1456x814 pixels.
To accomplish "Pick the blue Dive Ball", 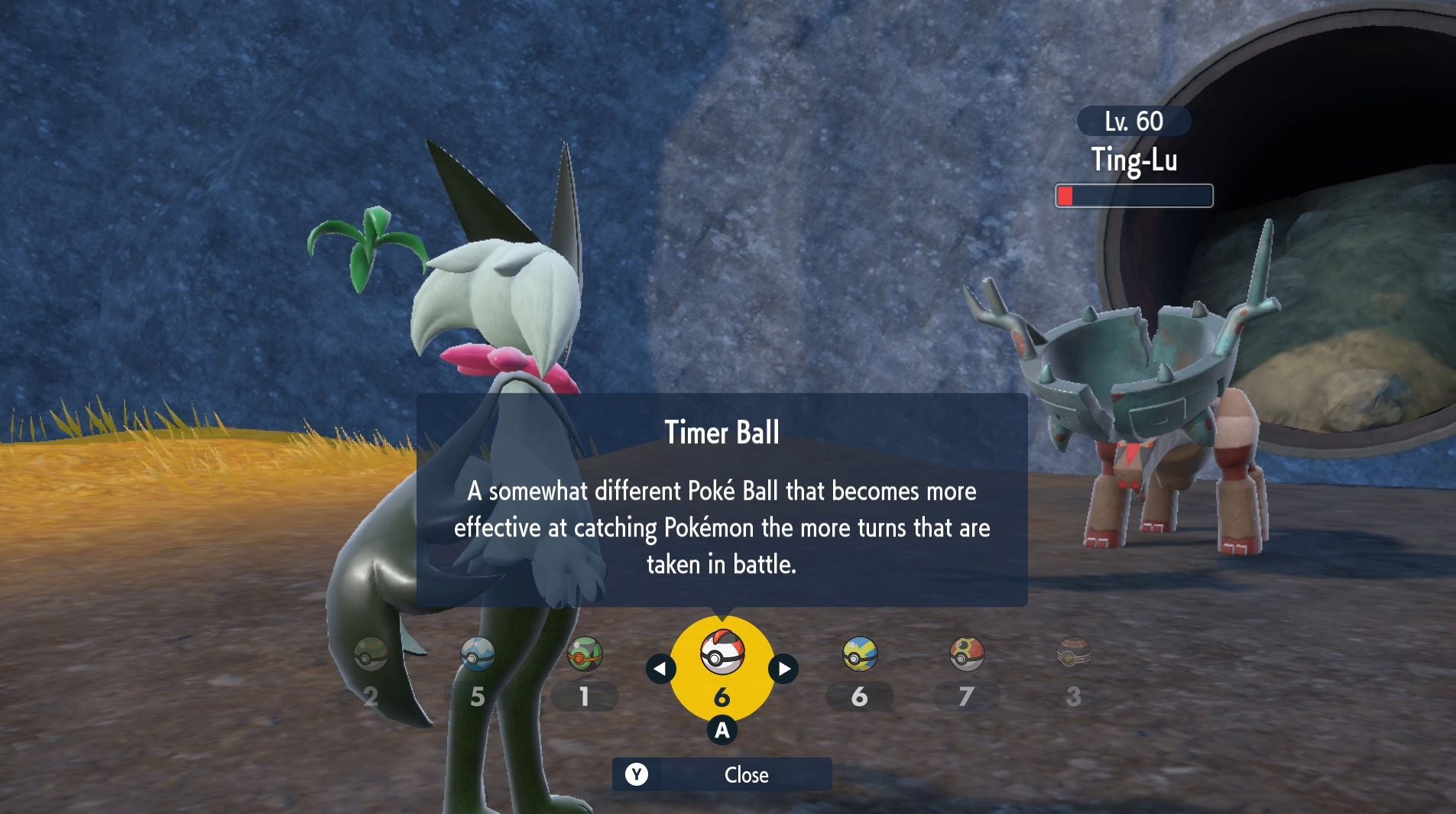I will (x=478, y=655).
